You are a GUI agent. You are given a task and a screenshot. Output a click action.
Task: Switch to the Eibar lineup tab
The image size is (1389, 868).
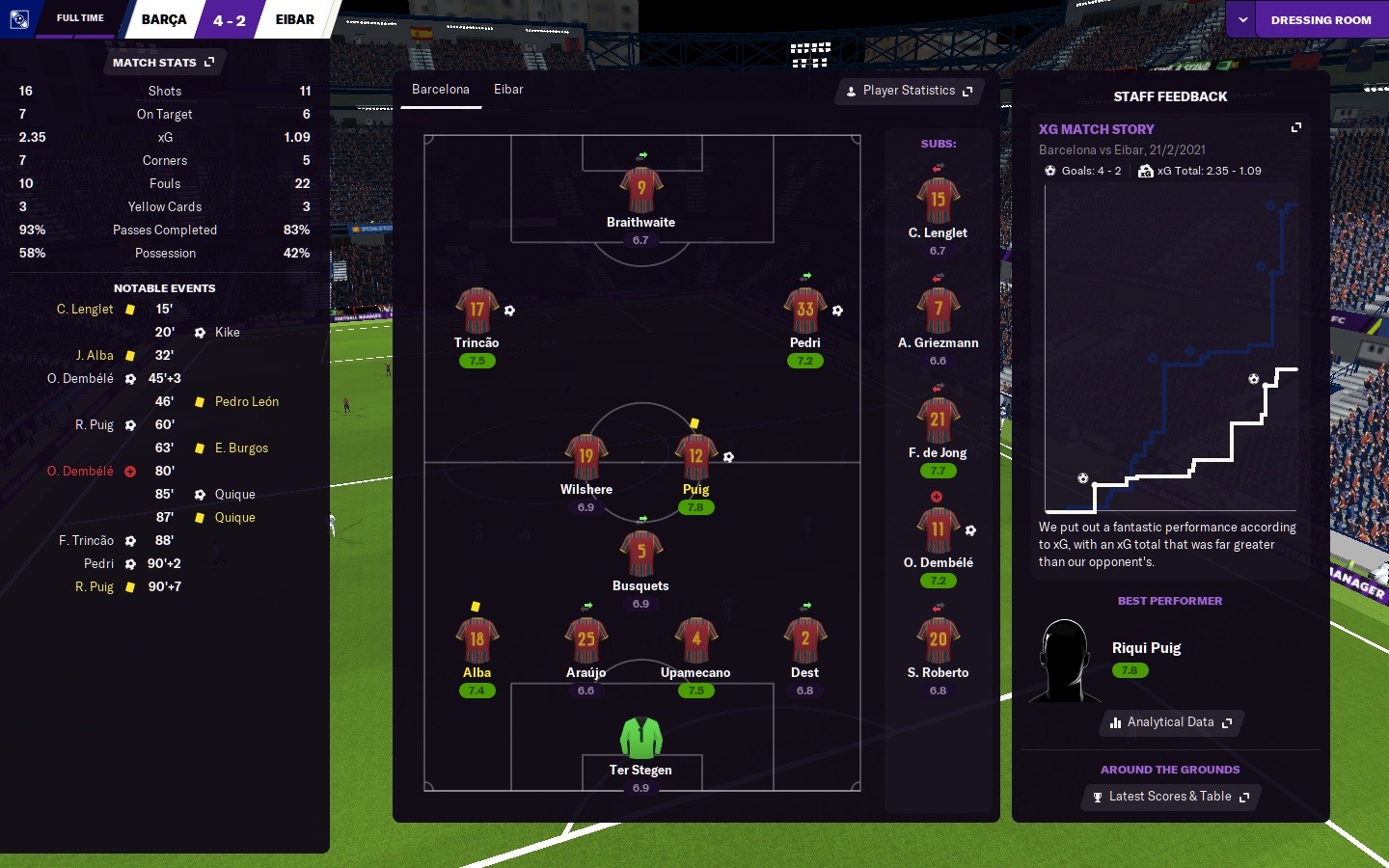(508, 90)
